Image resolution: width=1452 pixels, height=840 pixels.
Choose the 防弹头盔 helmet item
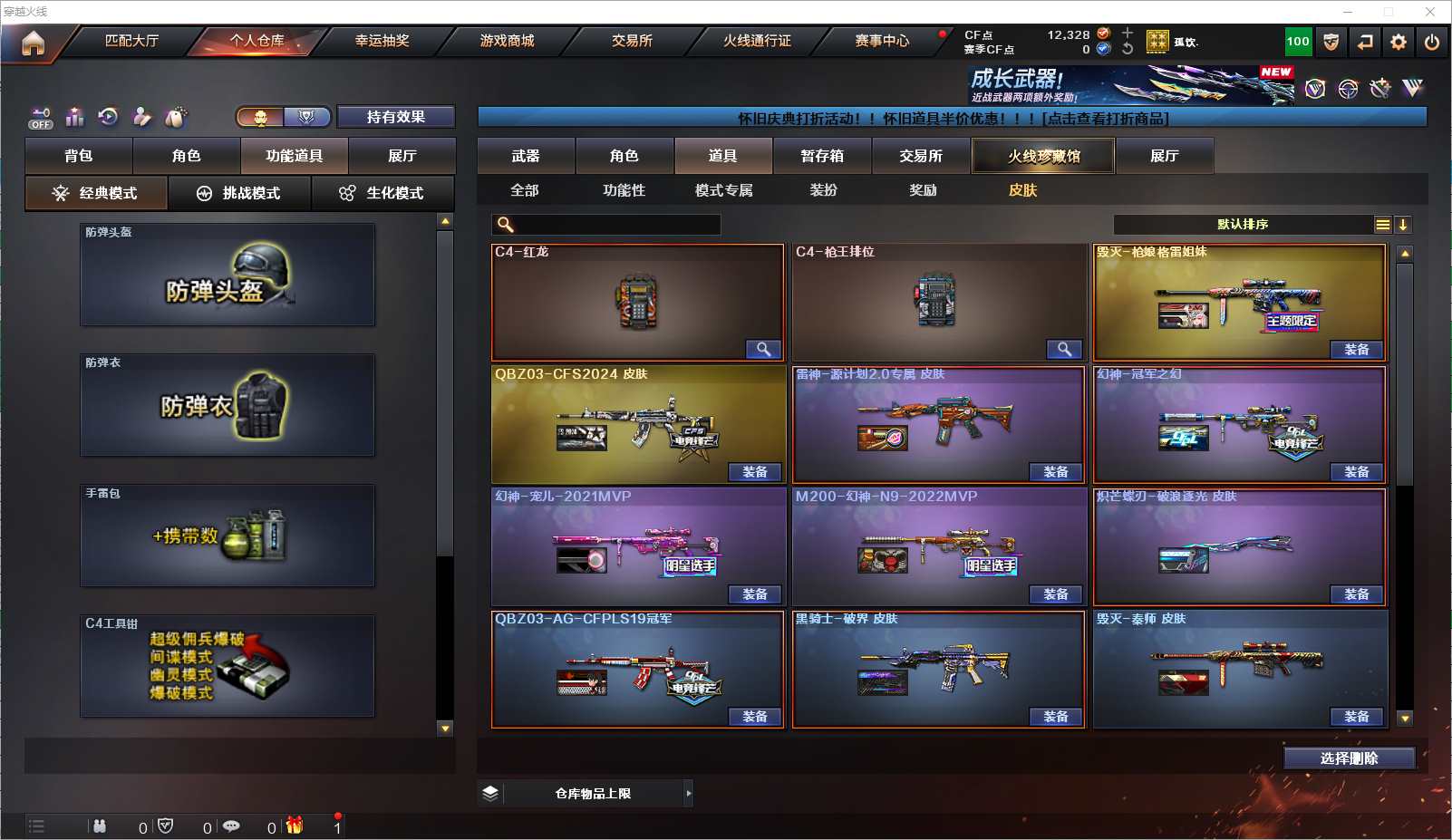(227, 275)
